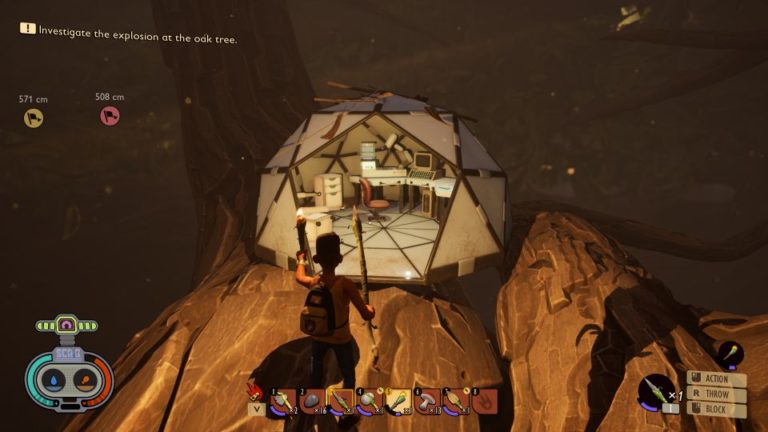
Task: Click the off-hand torch equipment icon
Action: tap(729, 354)
